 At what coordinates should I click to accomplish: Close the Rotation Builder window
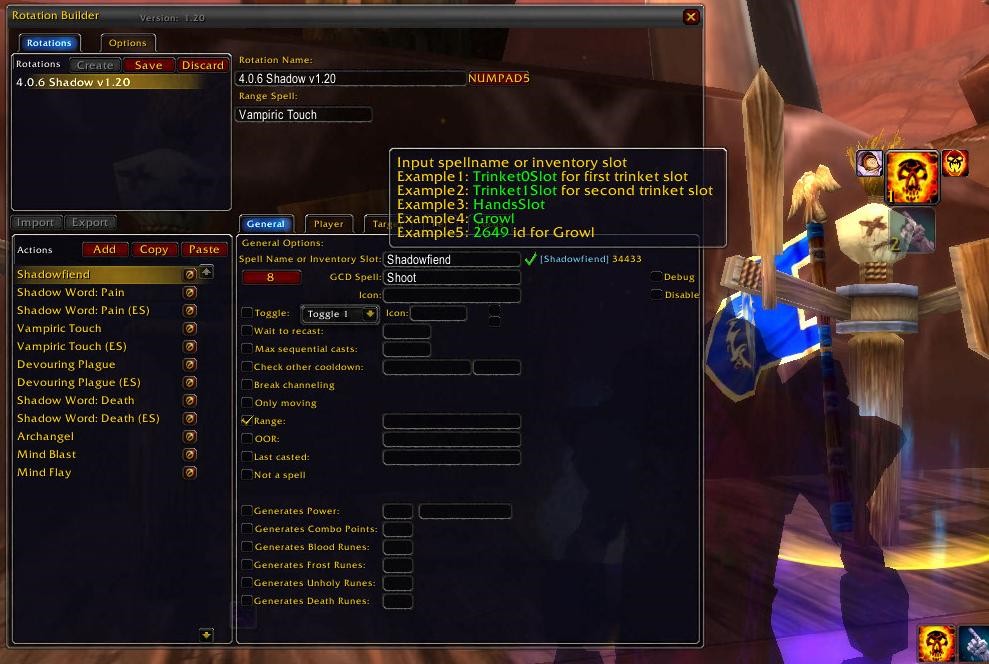[691, 17]
